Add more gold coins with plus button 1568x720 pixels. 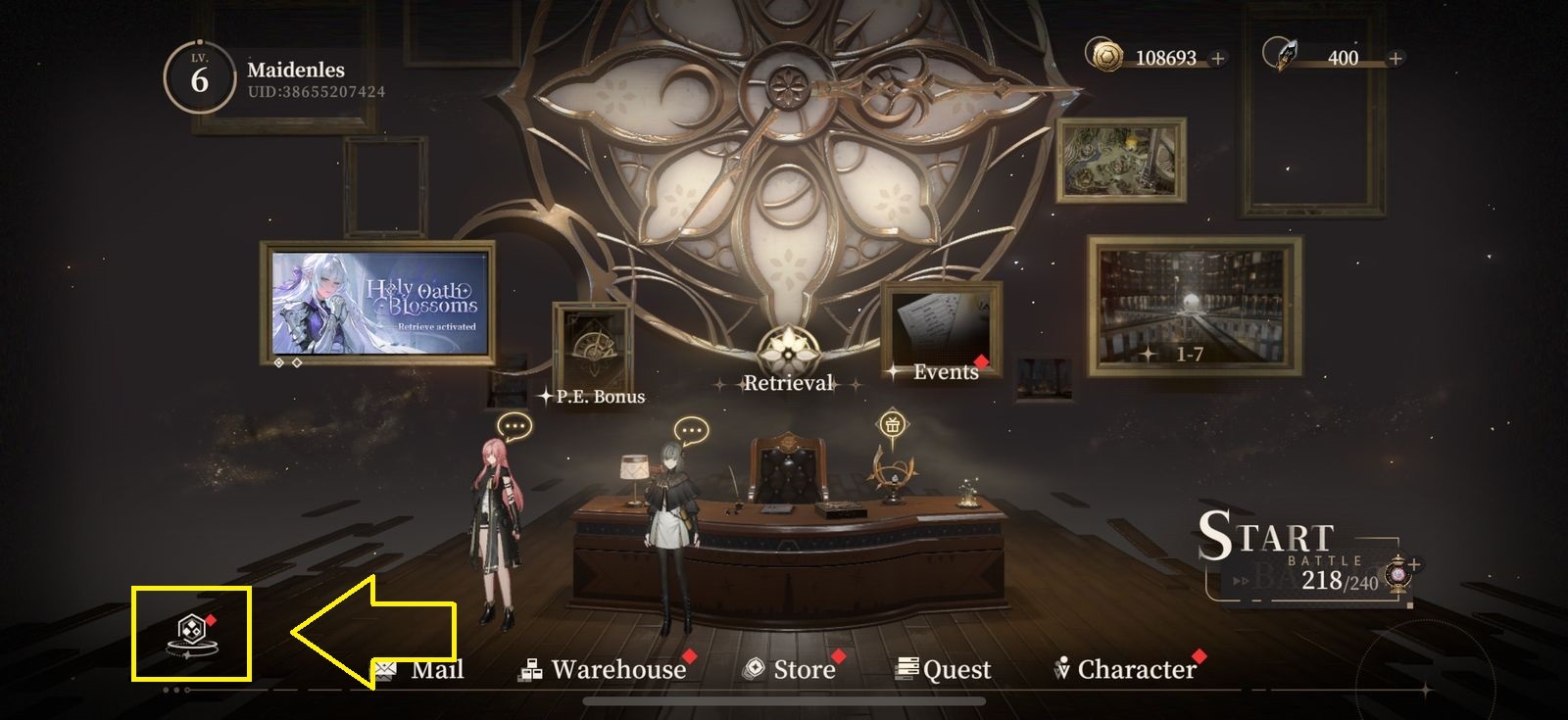[1218, 59]
